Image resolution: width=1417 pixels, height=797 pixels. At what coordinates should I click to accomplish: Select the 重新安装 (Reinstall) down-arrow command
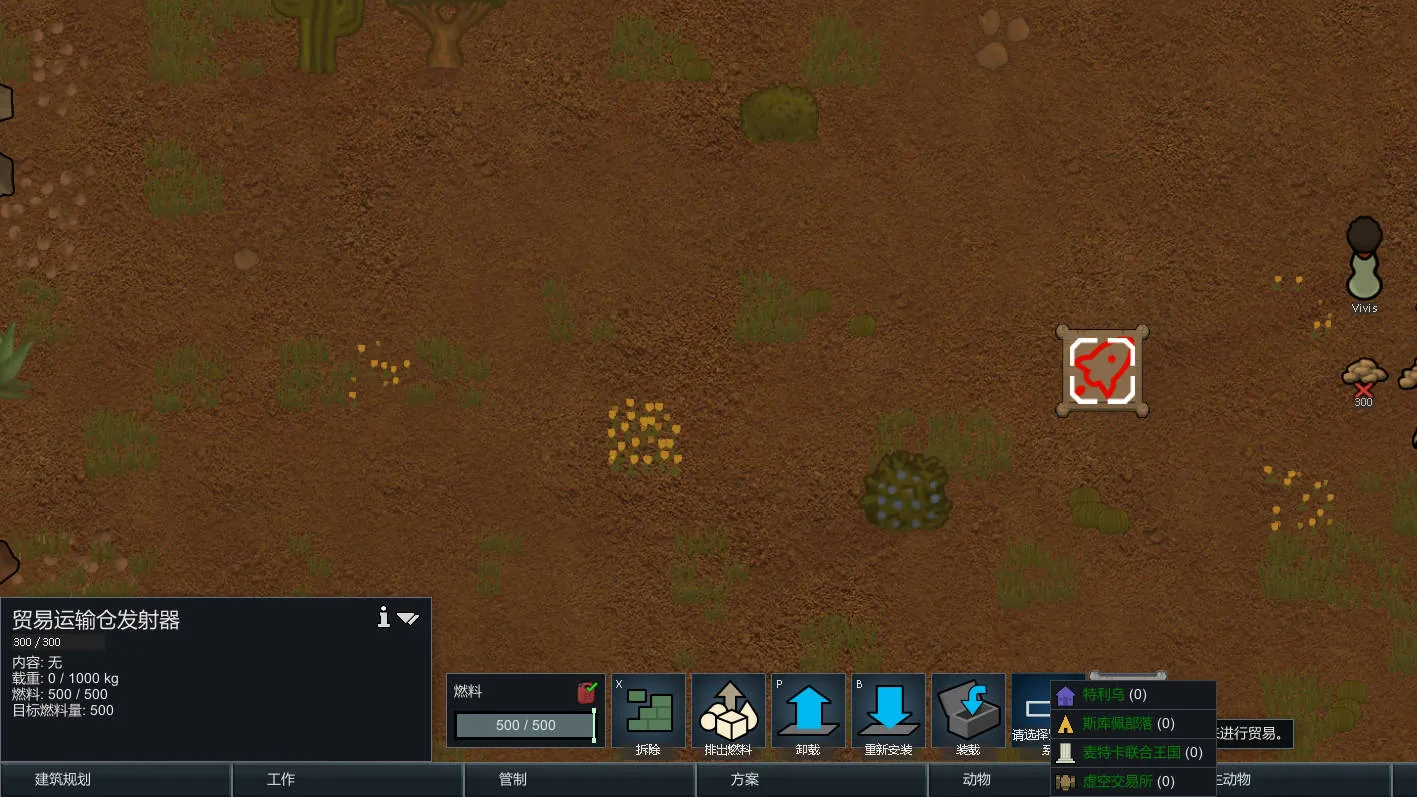pyautogui.click(x=888, y=710)
